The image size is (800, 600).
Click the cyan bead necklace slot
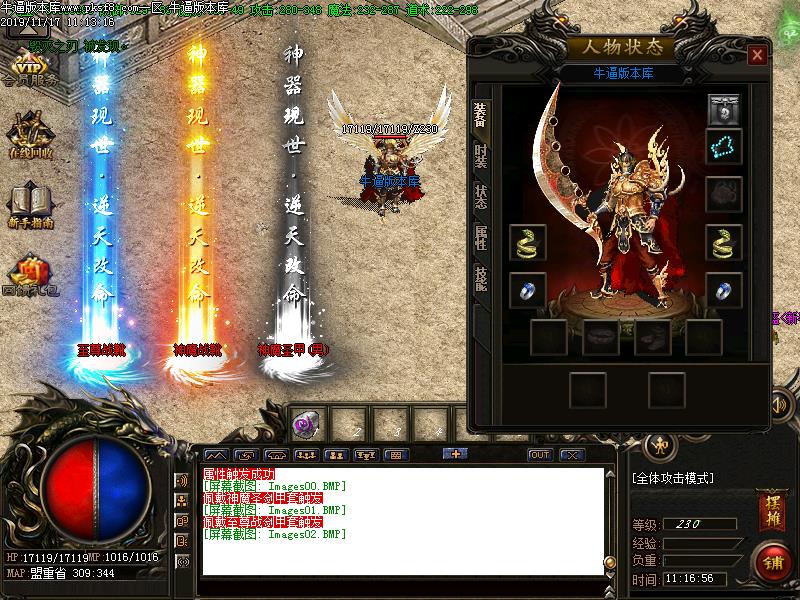coord(724,146)
